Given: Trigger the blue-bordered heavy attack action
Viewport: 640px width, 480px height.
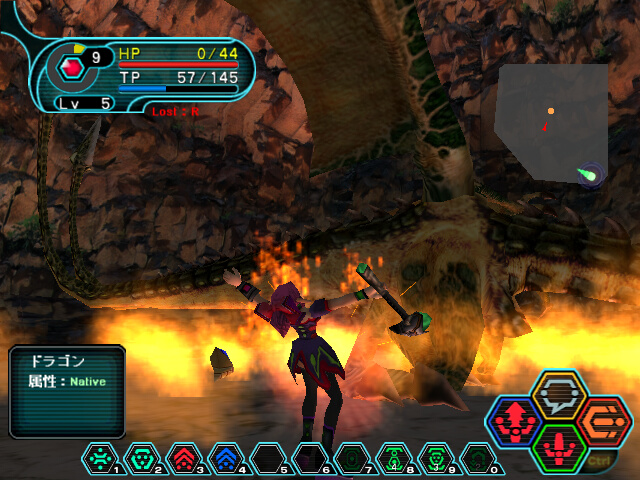Looking at the screenshot, I should point(515,421).
